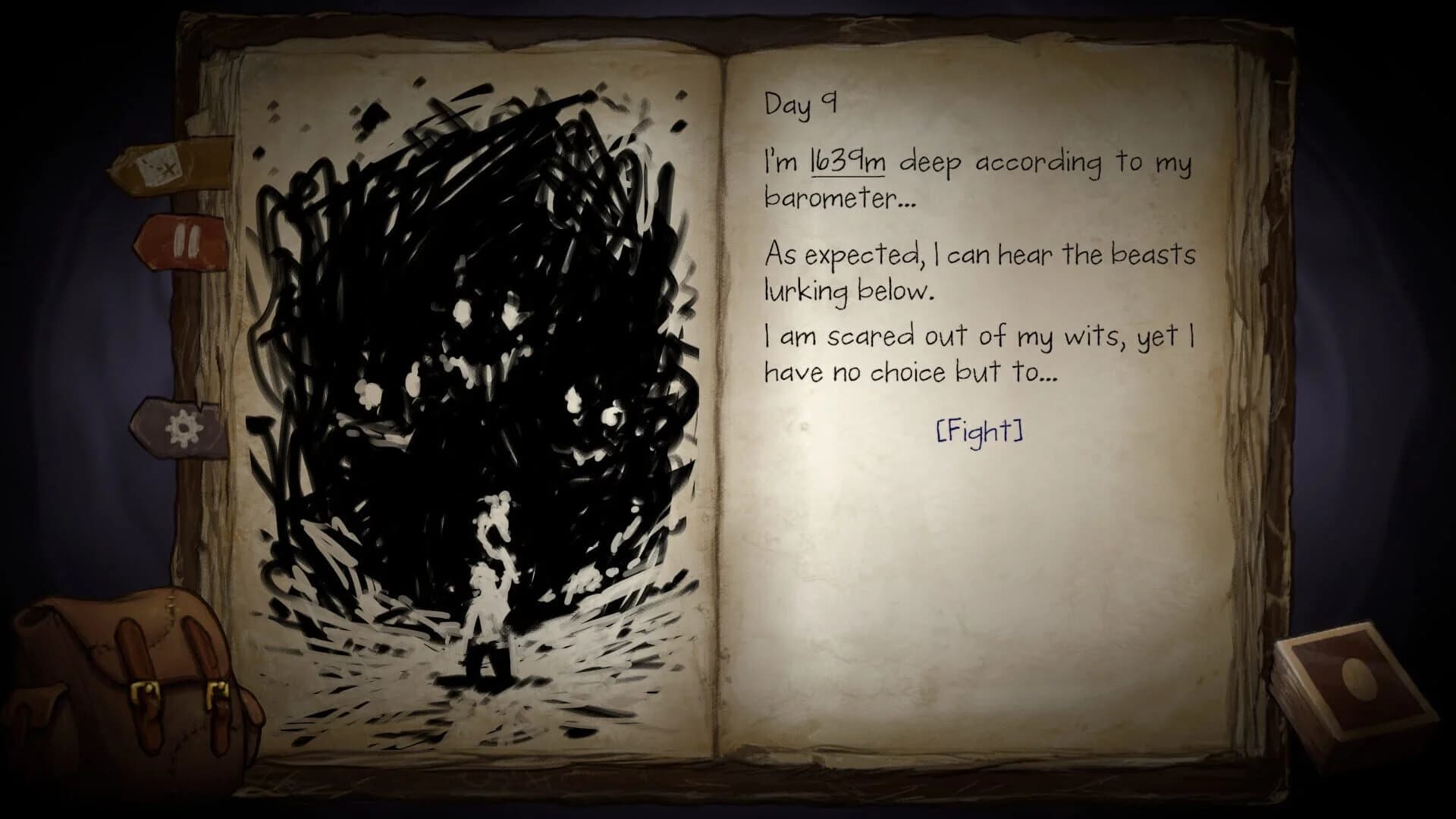
Task: Choose the [Fight] action
Action: click(979, 433)
